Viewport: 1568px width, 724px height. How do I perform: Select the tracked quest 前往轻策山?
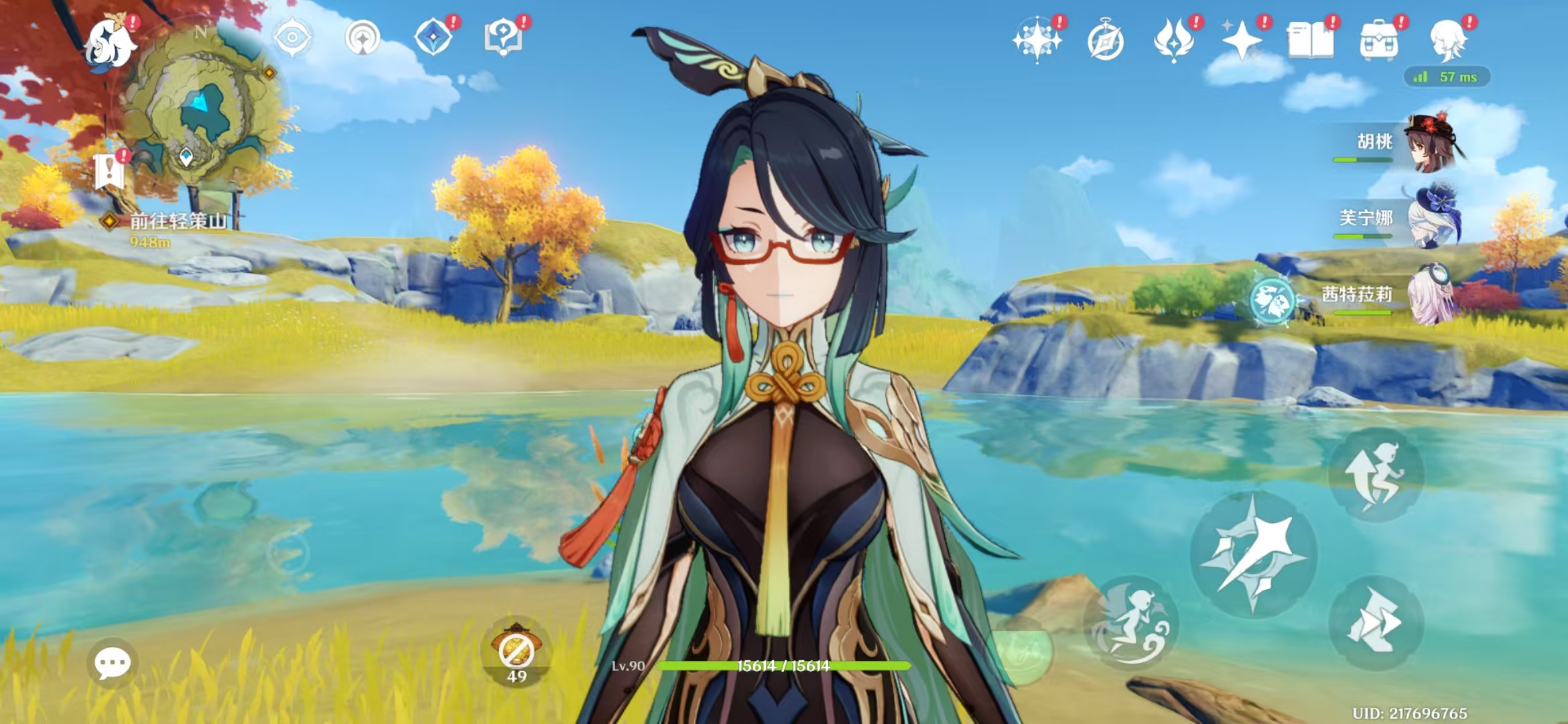point(178,221)
